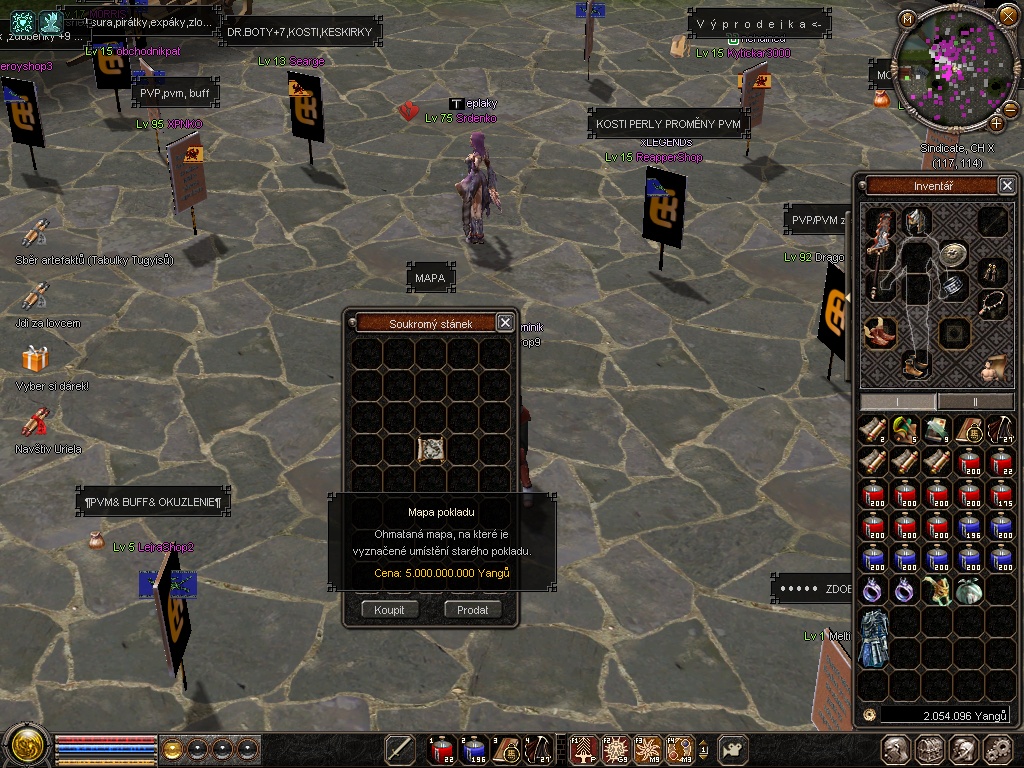Viewport: 1024px width, 768px height.
Task: Use the blue potion in the quickslot bar
Action: 475,748
